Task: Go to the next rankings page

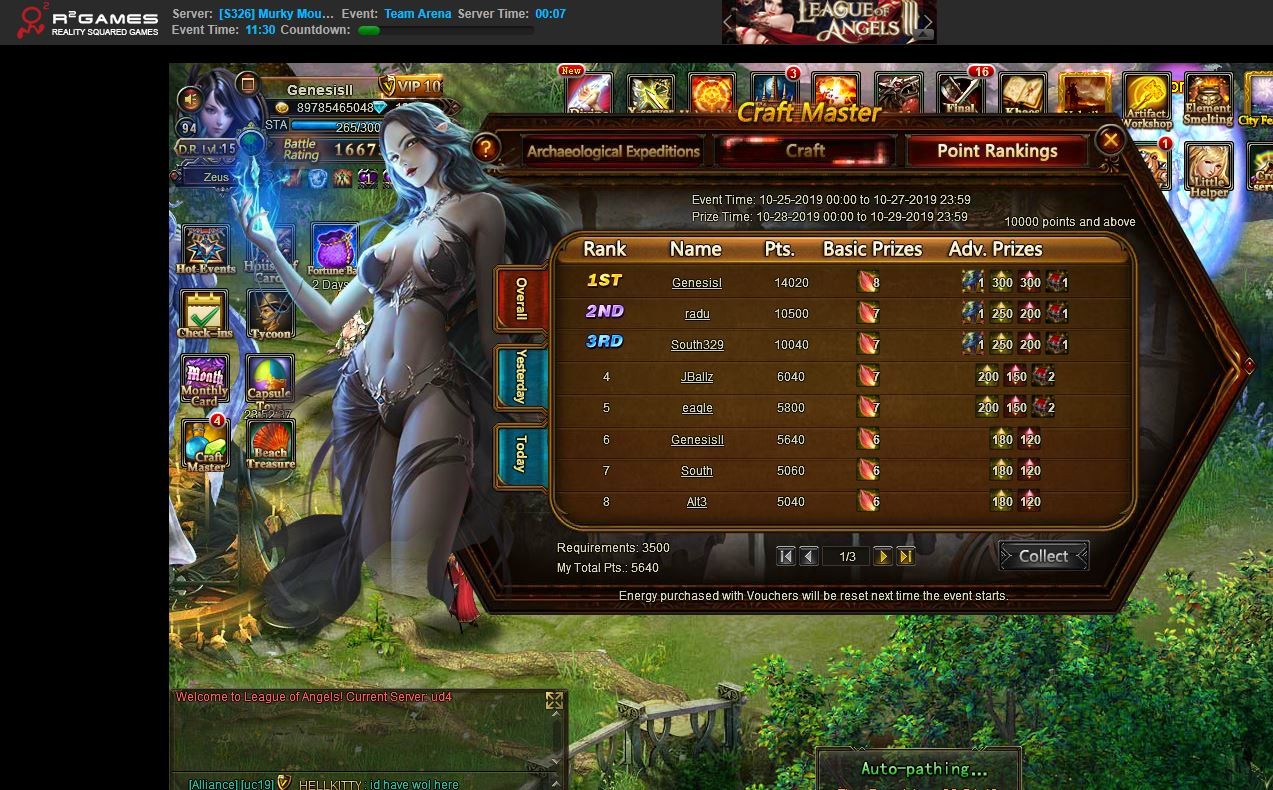Action: pos(882,557)
